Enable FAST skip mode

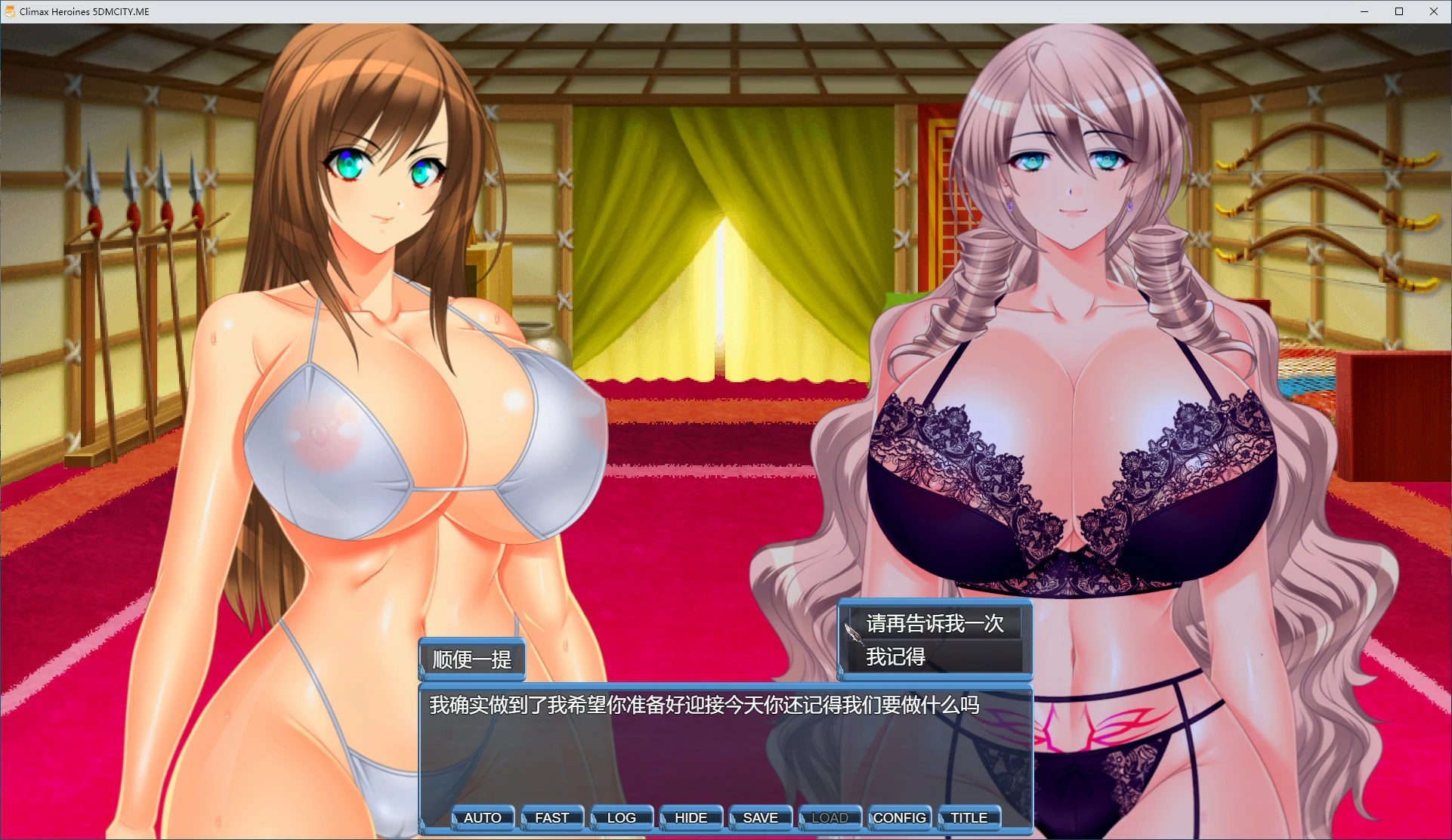[552, 817]
